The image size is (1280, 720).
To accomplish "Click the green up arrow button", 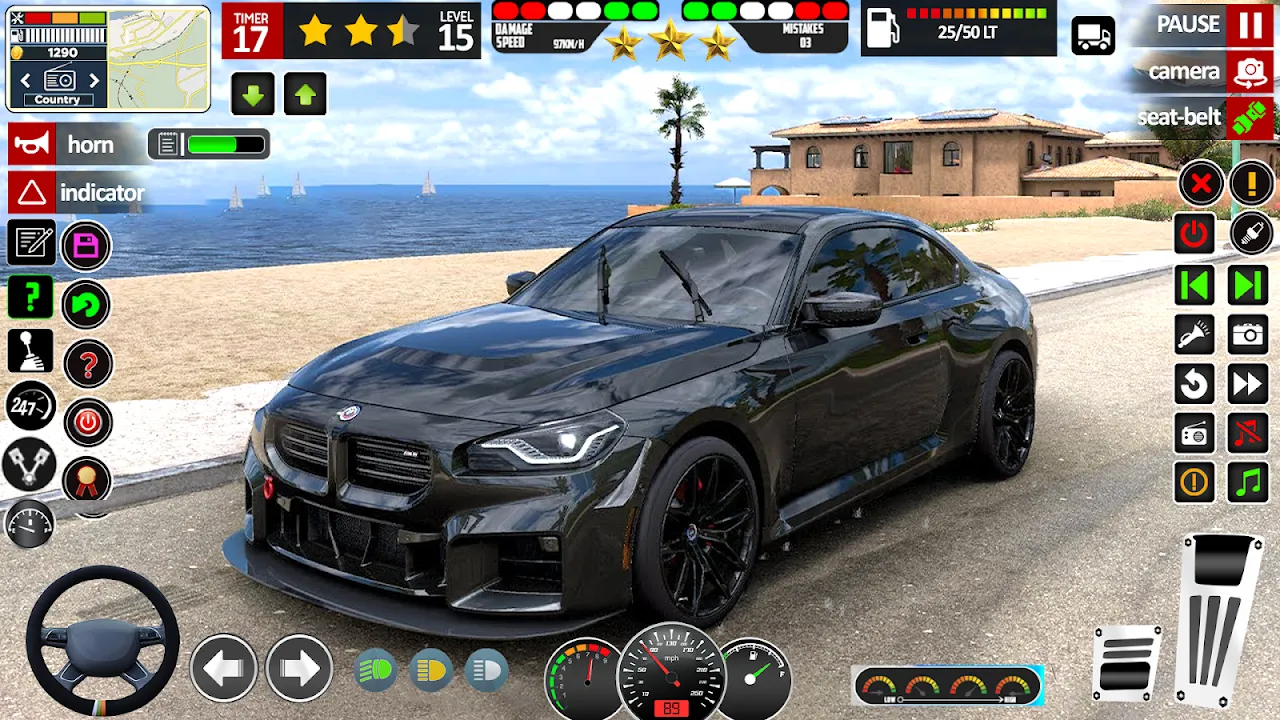I will (x=305, y=95).
